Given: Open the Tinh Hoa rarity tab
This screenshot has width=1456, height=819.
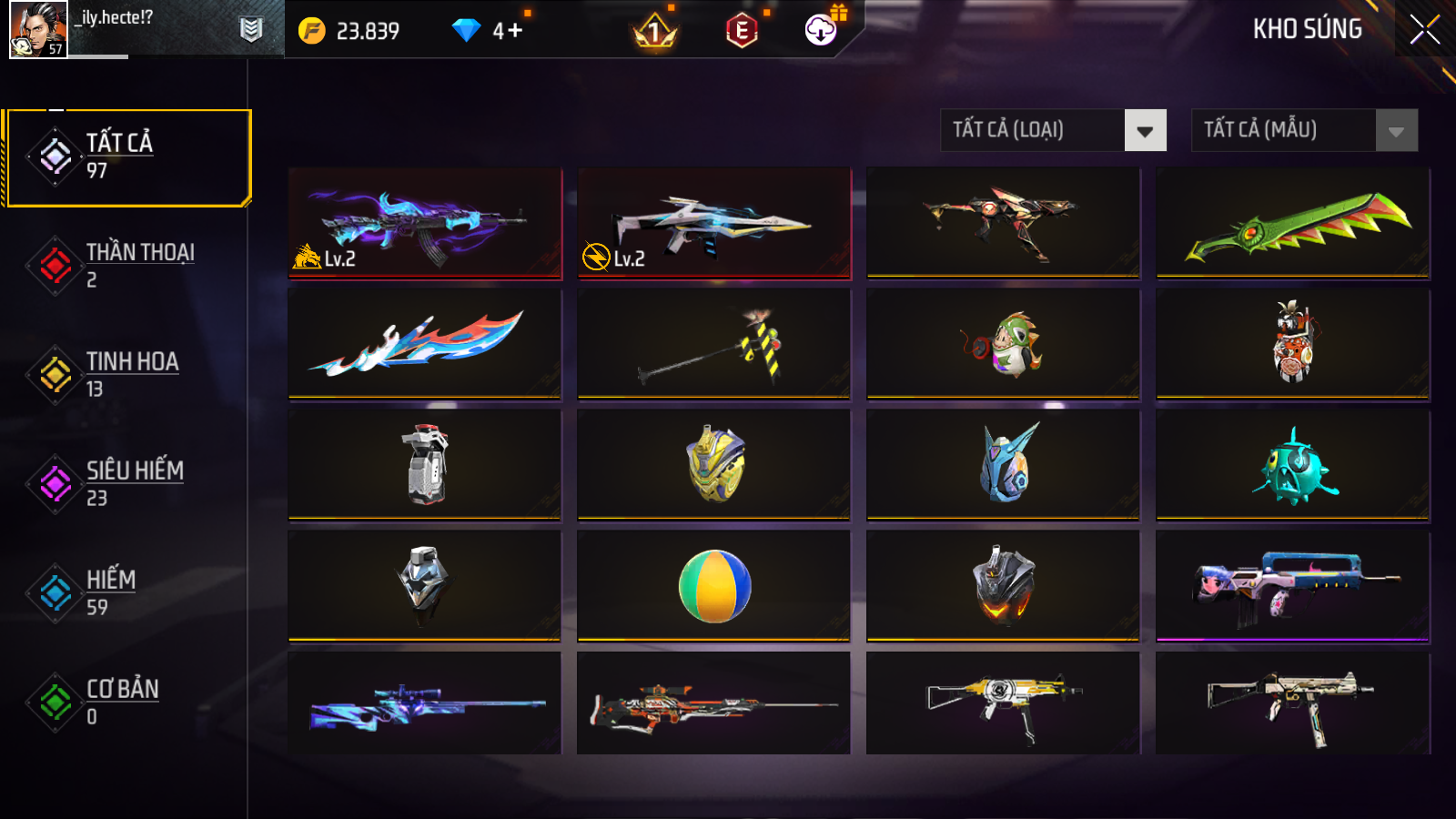Looking at the screenshot, I should pos(127,375).
